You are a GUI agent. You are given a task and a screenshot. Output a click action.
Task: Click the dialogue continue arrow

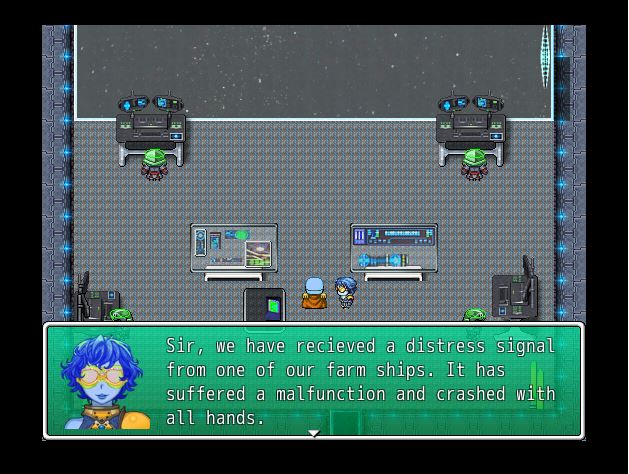point(313,433)
